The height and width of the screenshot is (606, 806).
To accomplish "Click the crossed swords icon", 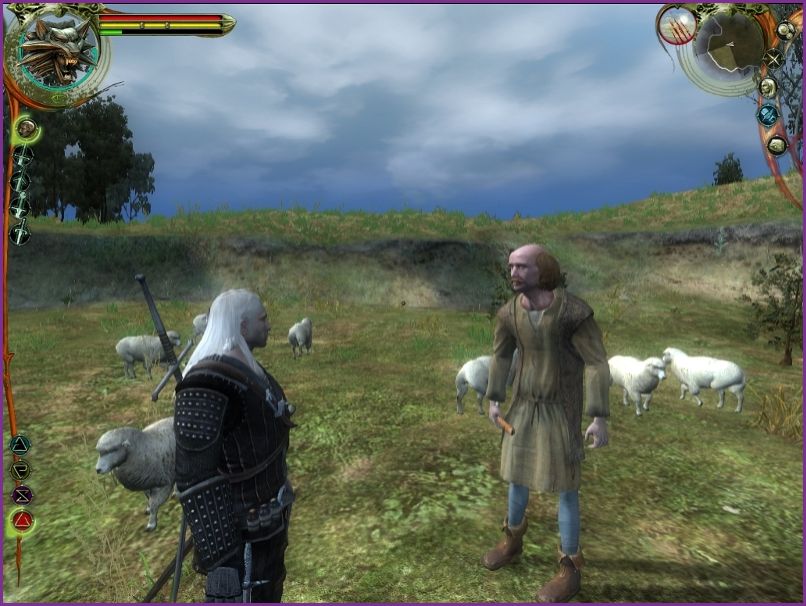I will pos(773,58).
